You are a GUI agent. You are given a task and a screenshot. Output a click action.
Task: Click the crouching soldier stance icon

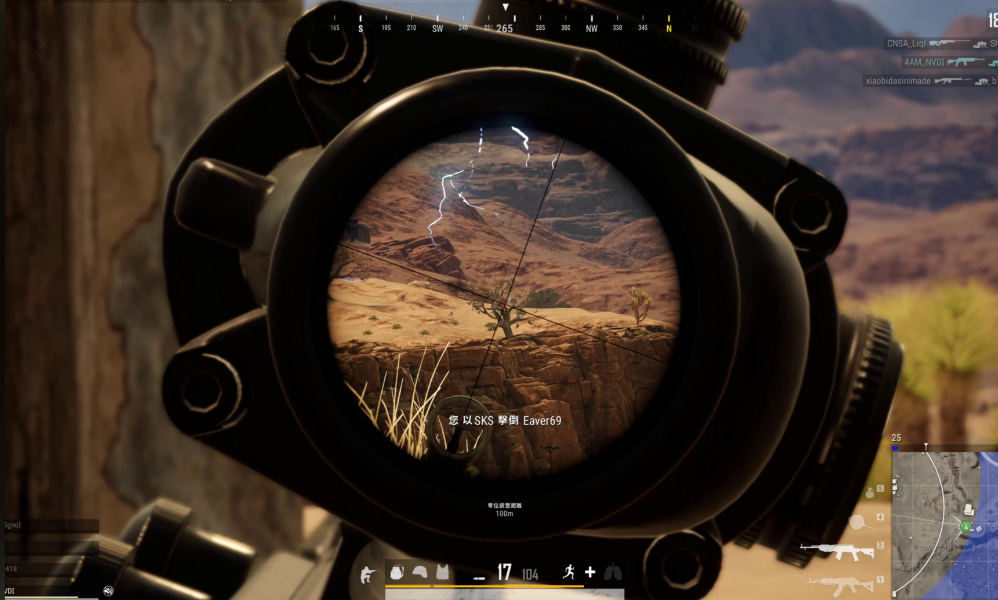click(368, 573)
